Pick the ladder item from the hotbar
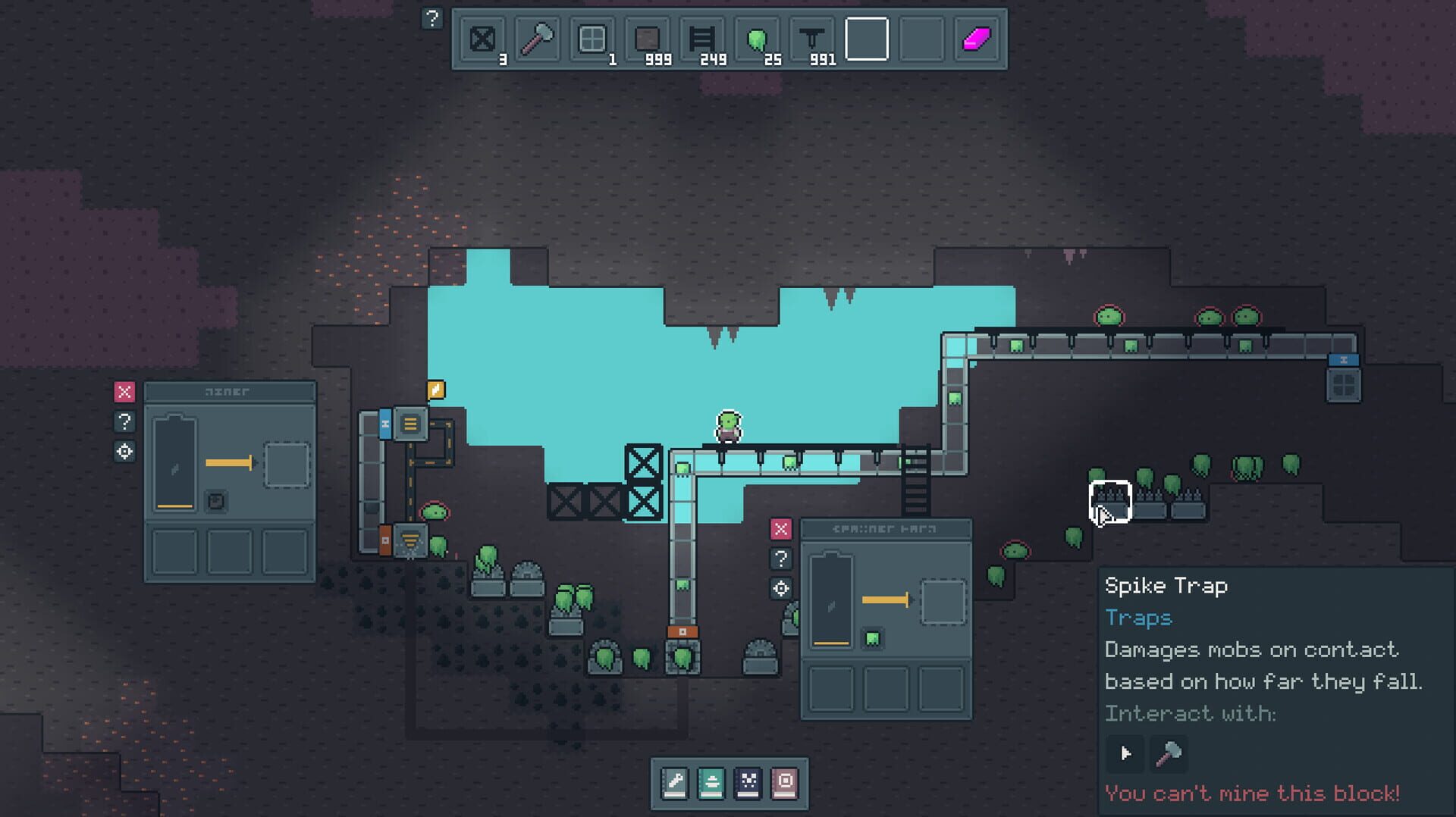The height and width of the screenshot is (817, 1456). 701,38
